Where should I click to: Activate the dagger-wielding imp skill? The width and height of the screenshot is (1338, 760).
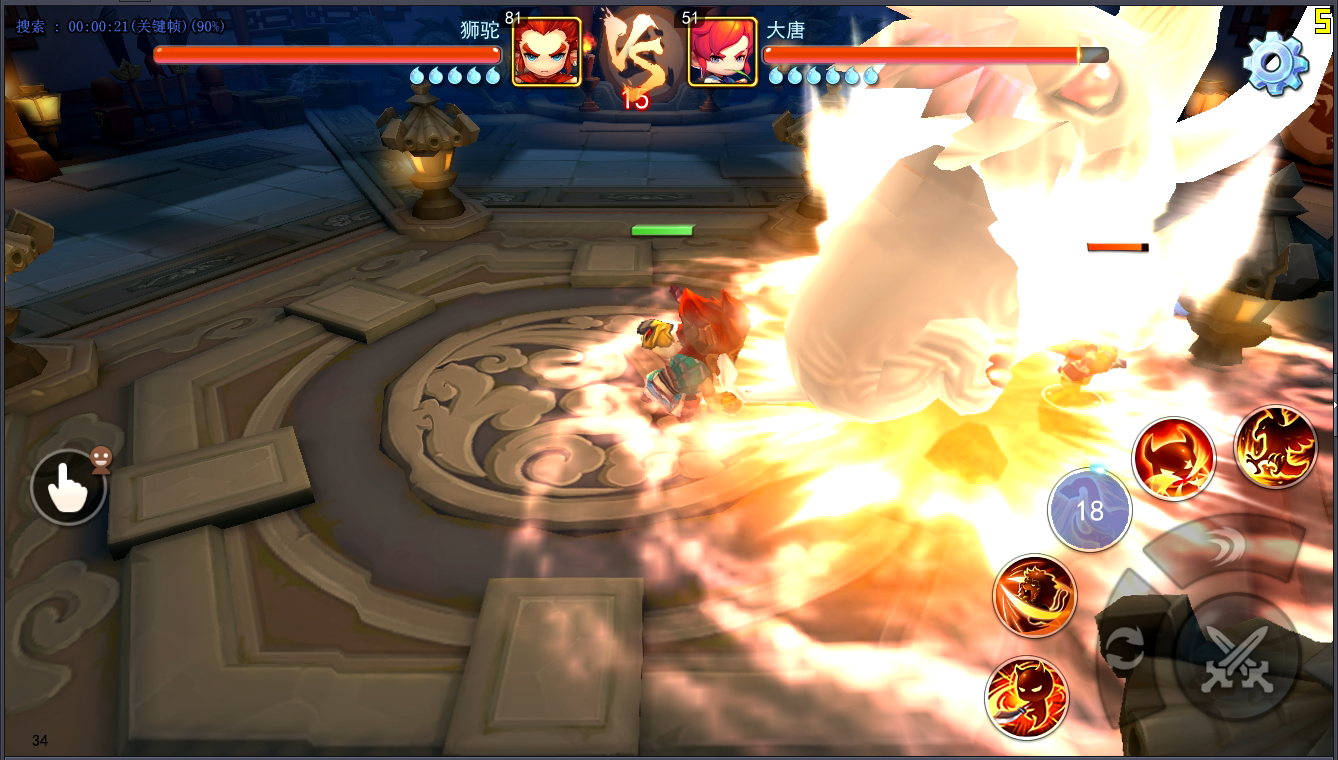coord(1026,697)
